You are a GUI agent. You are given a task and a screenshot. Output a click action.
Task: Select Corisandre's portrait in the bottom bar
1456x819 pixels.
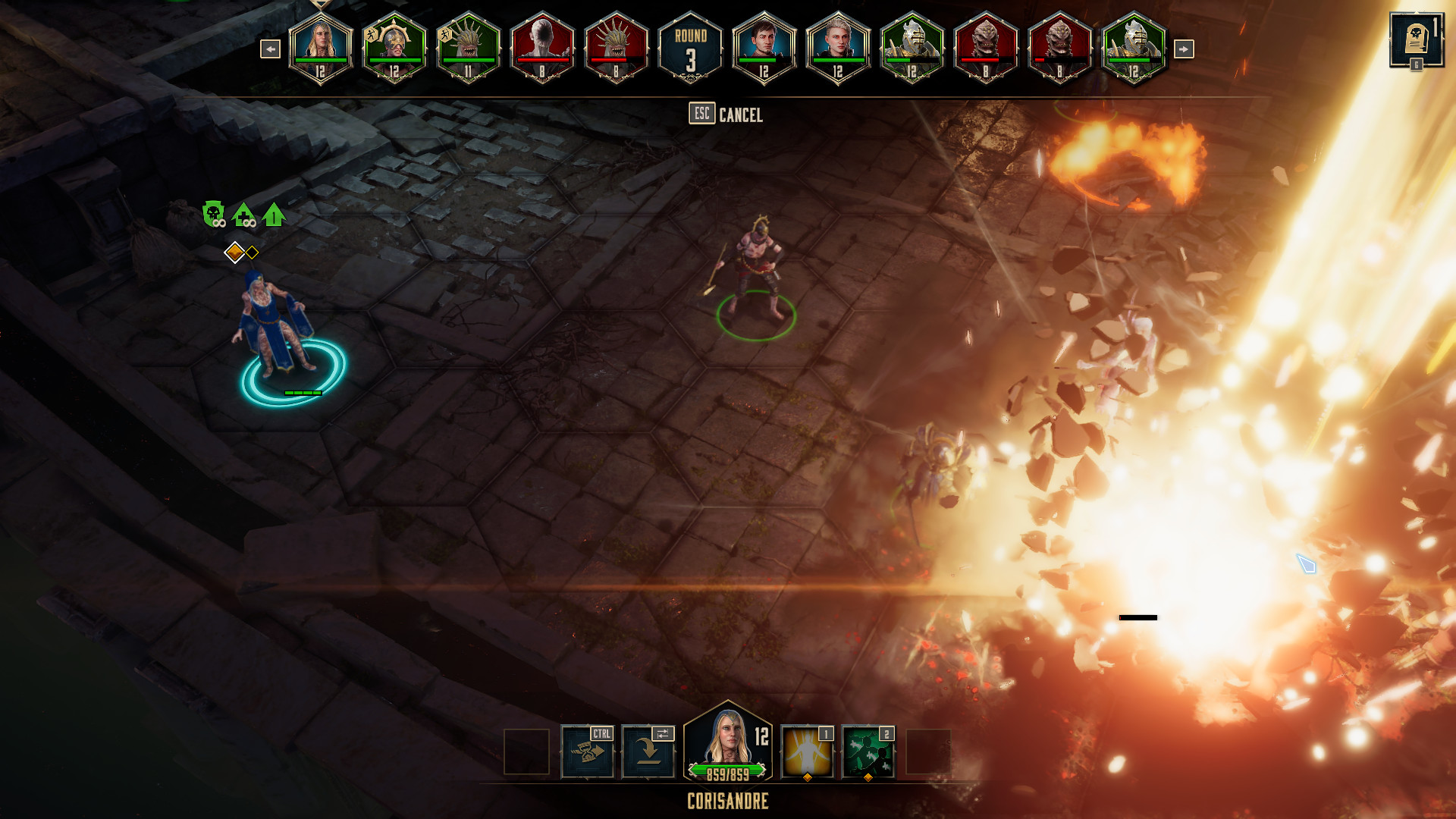[x=729, y=739]
